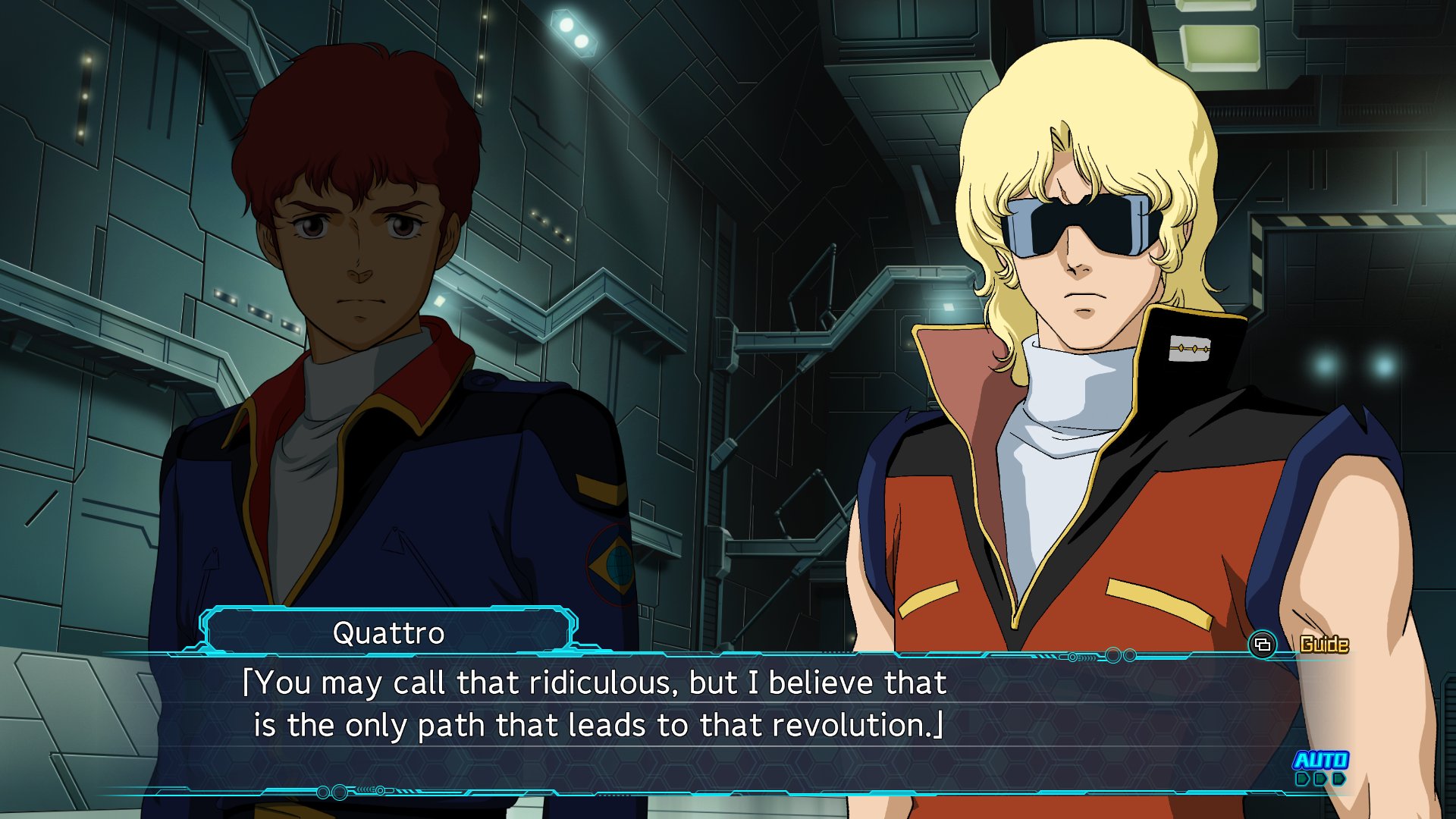This screenshot has width=1456, height=819.
Task: Click the middle square icon below AUTO indicator
Action: pos(1320,780)
